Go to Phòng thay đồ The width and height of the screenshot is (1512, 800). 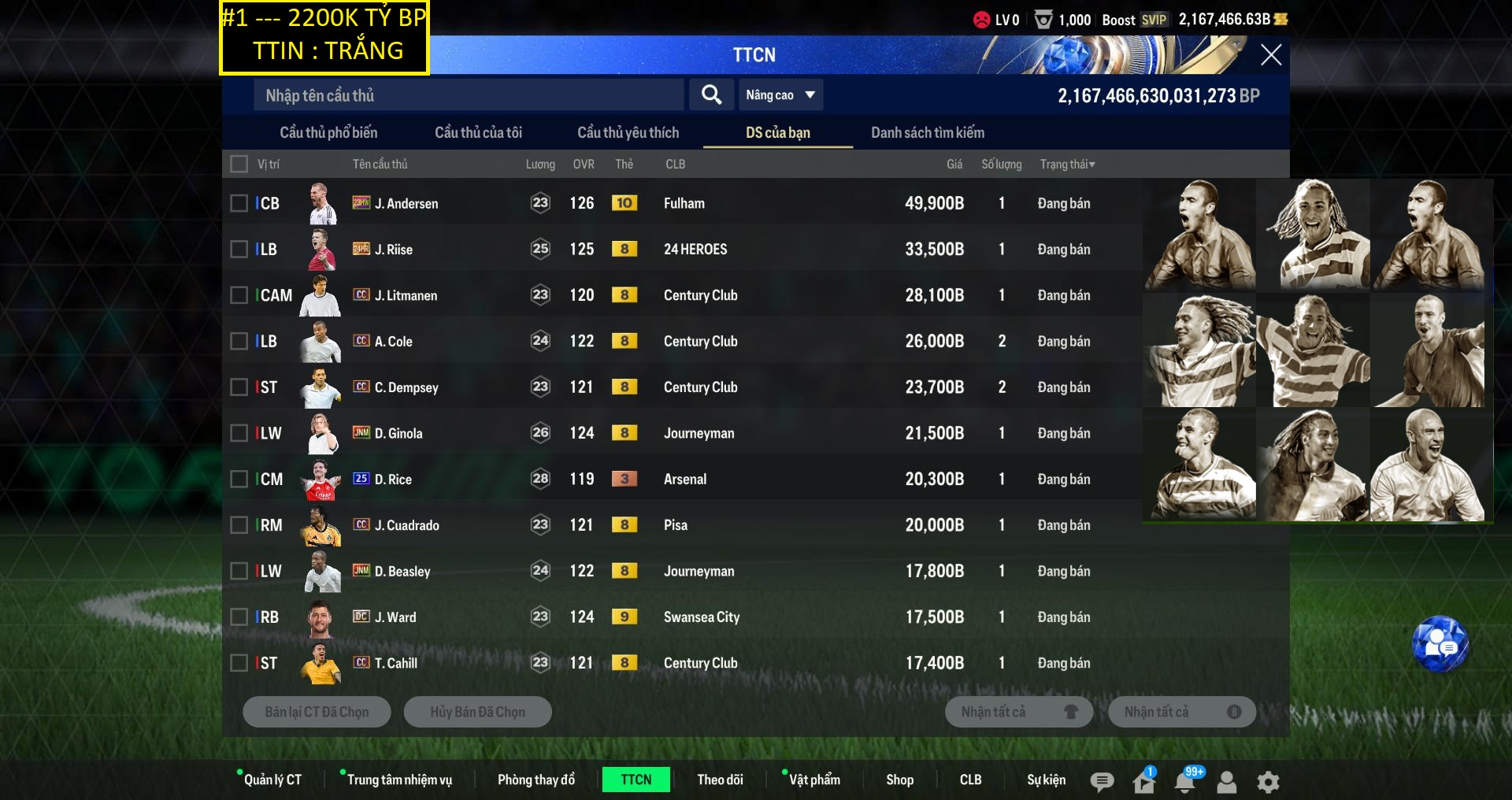(535, 780)
